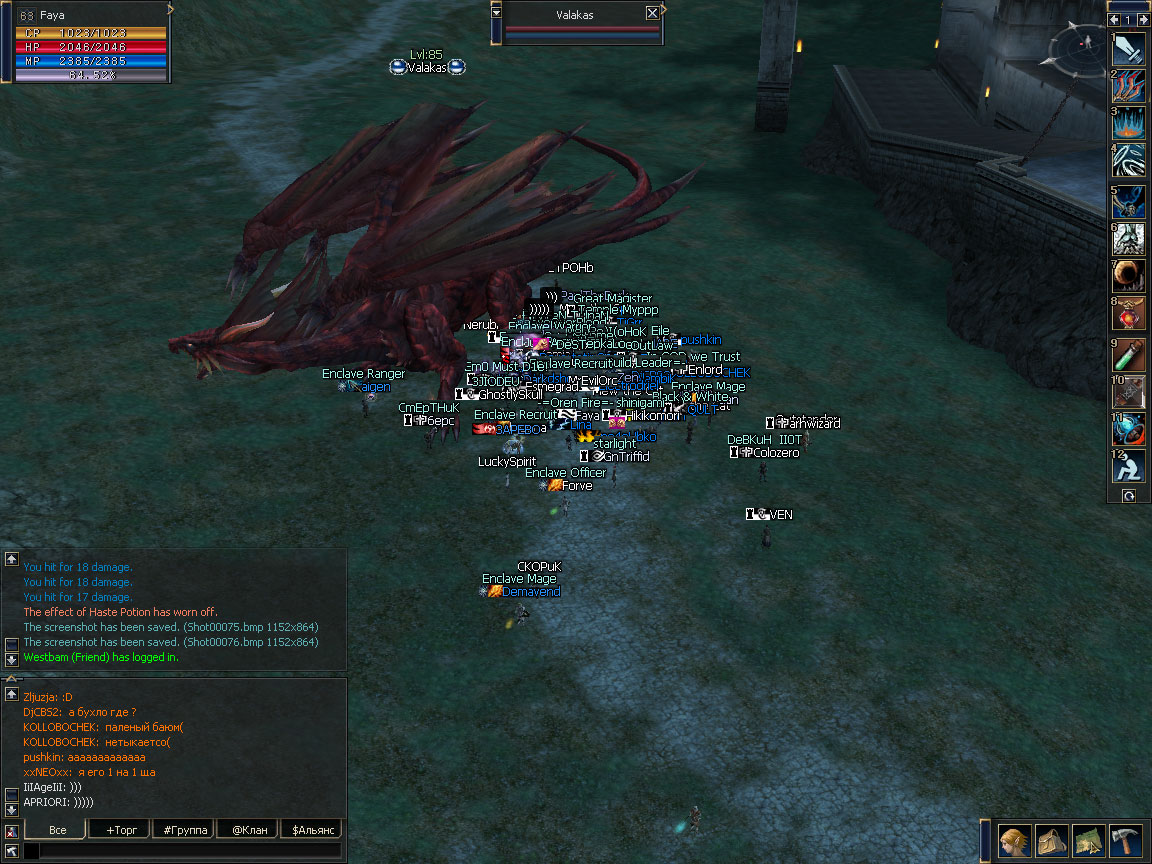The height and width of the screenshot is (864, 1152).
Task: Close the Valakas target window
Action: (652, 13)
